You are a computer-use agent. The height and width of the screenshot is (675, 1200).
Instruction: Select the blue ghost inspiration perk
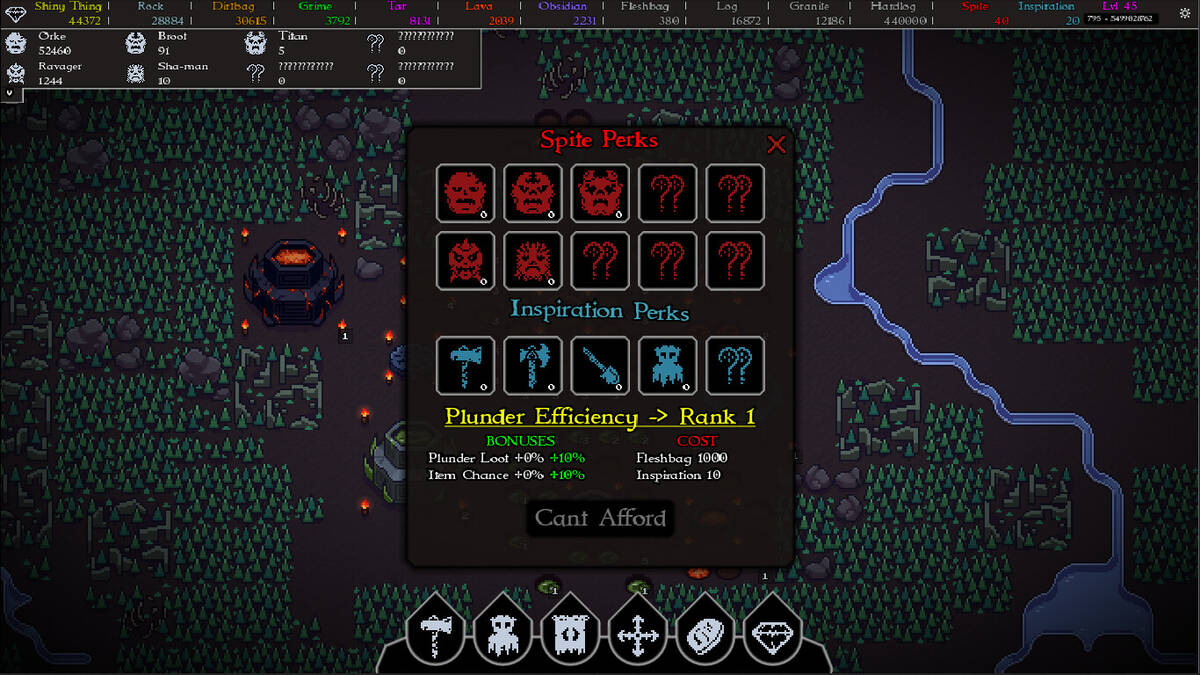click(x=668, y=365)
